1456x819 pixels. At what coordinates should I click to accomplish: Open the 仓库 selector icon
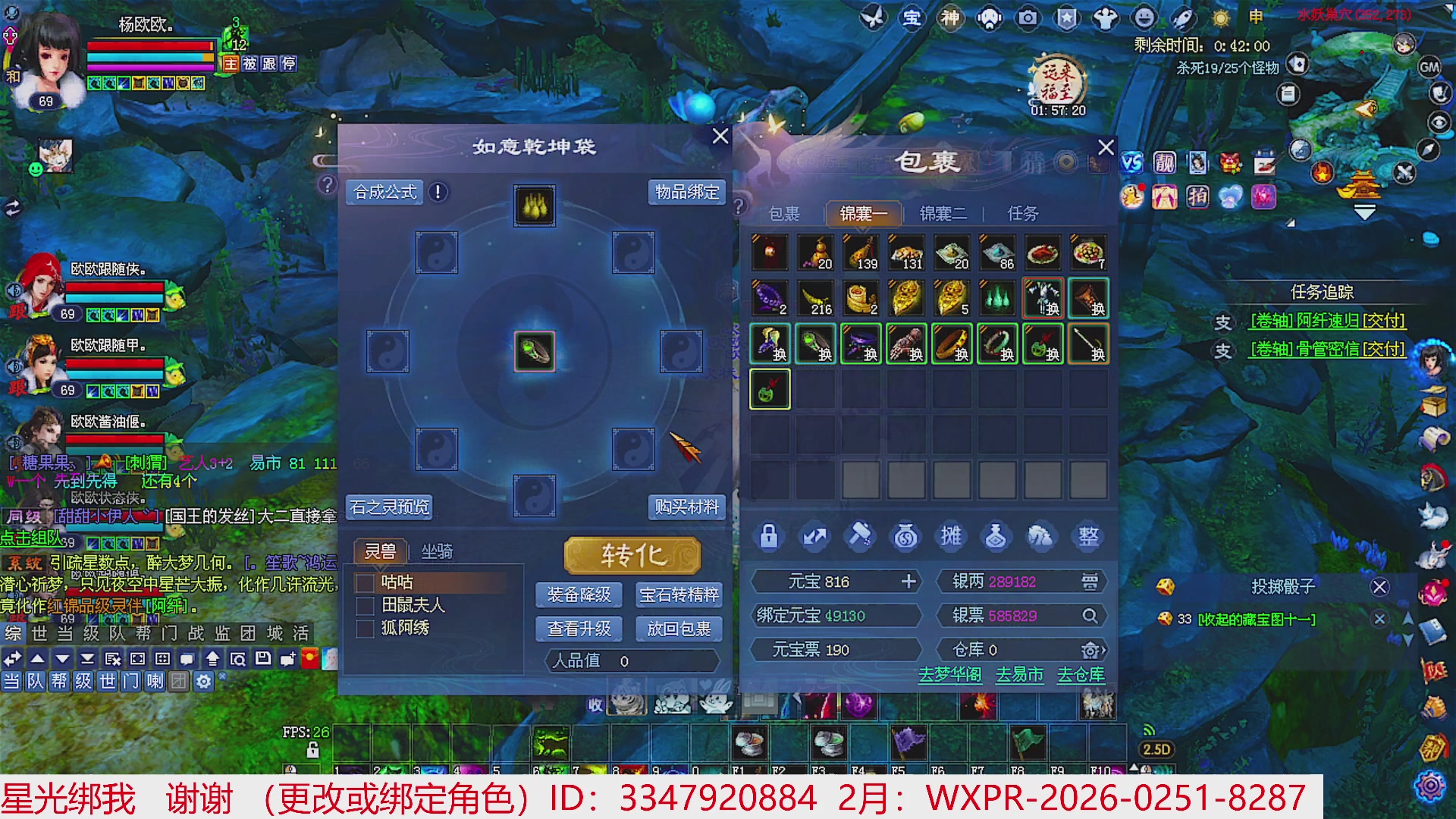click(x=1090, y=650)
